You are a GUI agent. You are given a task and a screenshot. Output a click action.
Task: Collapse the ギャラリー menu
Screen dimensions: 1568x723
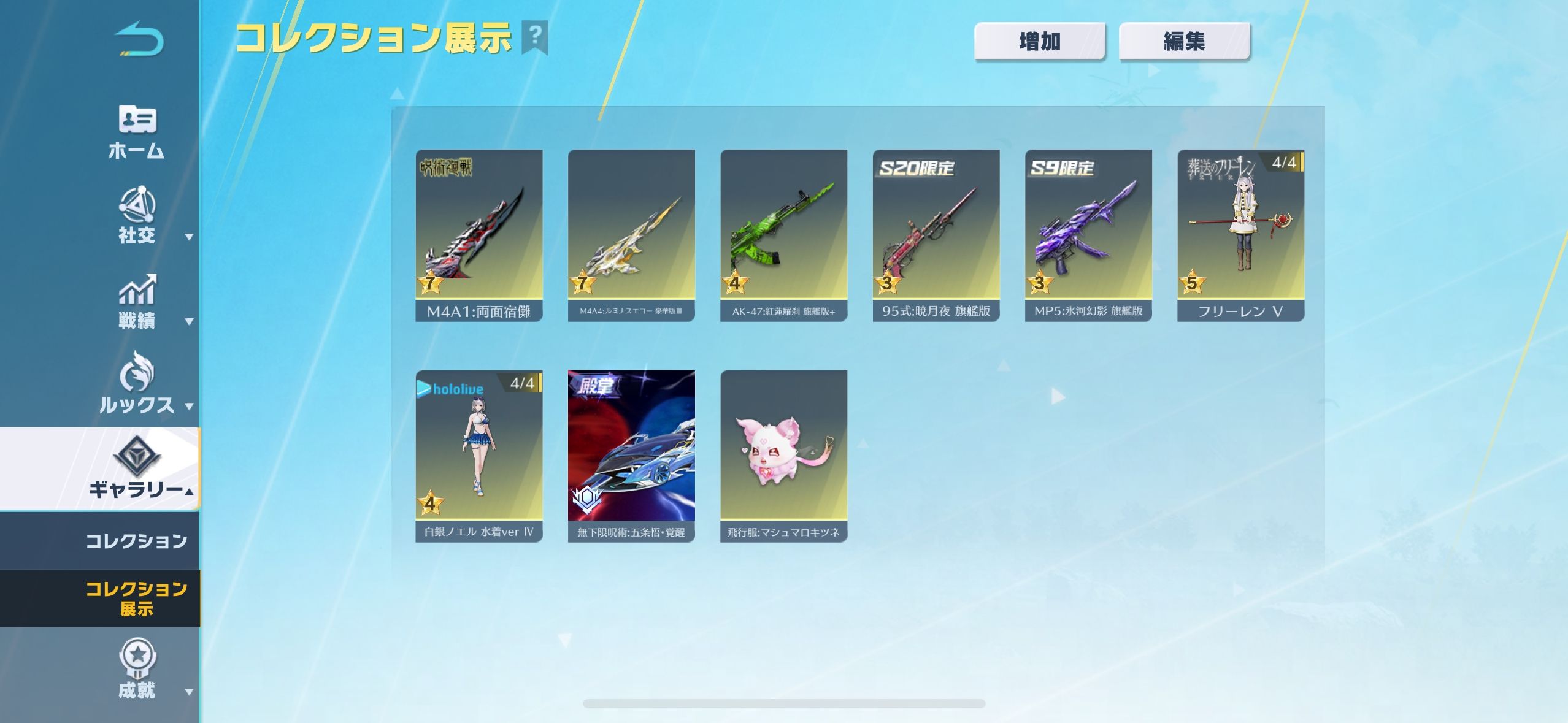(x=137, y=469)
